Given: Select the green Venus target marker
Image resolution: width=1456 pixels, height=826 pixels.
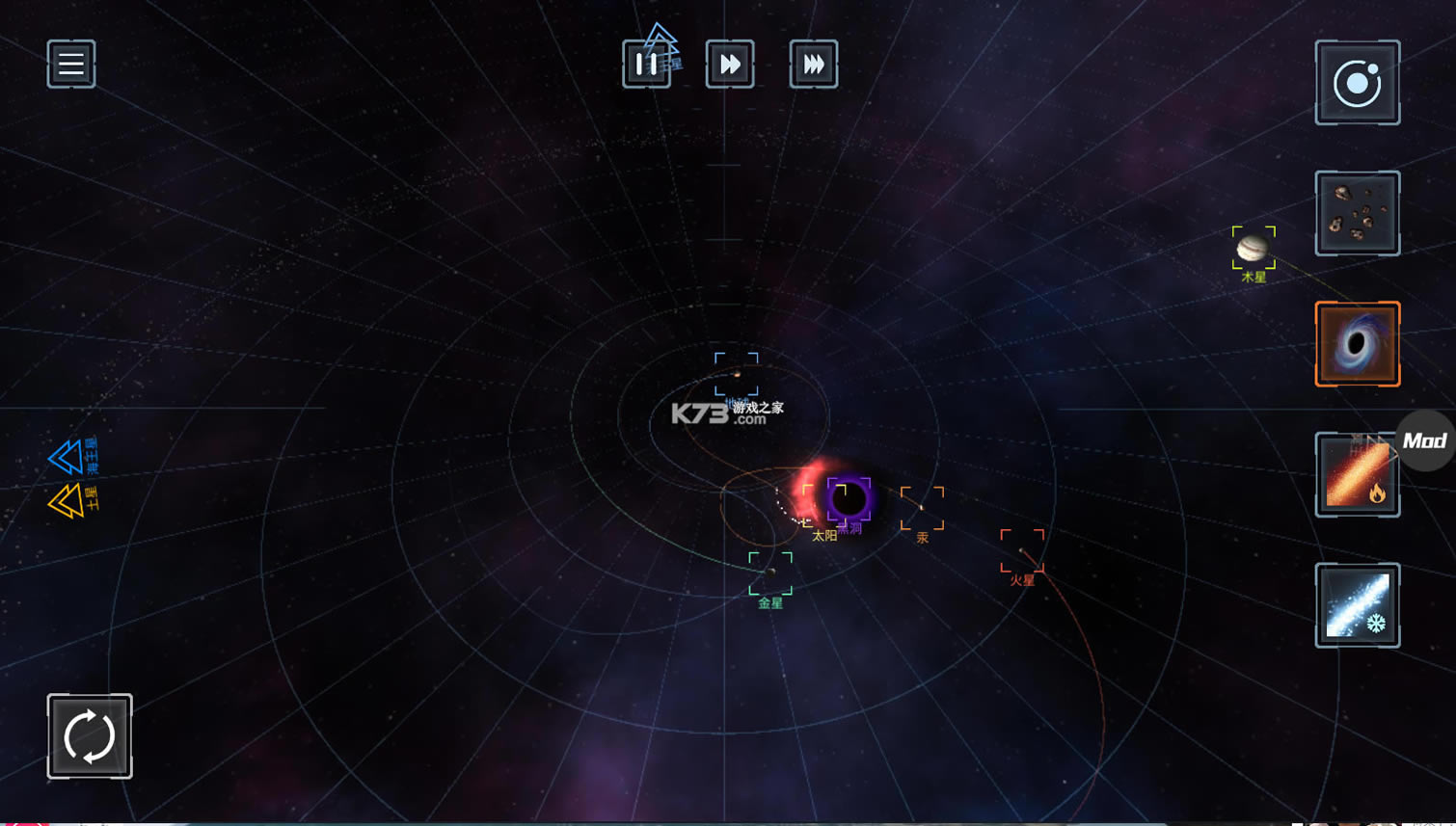Looking at the screenshot, I should coord(770,573).
